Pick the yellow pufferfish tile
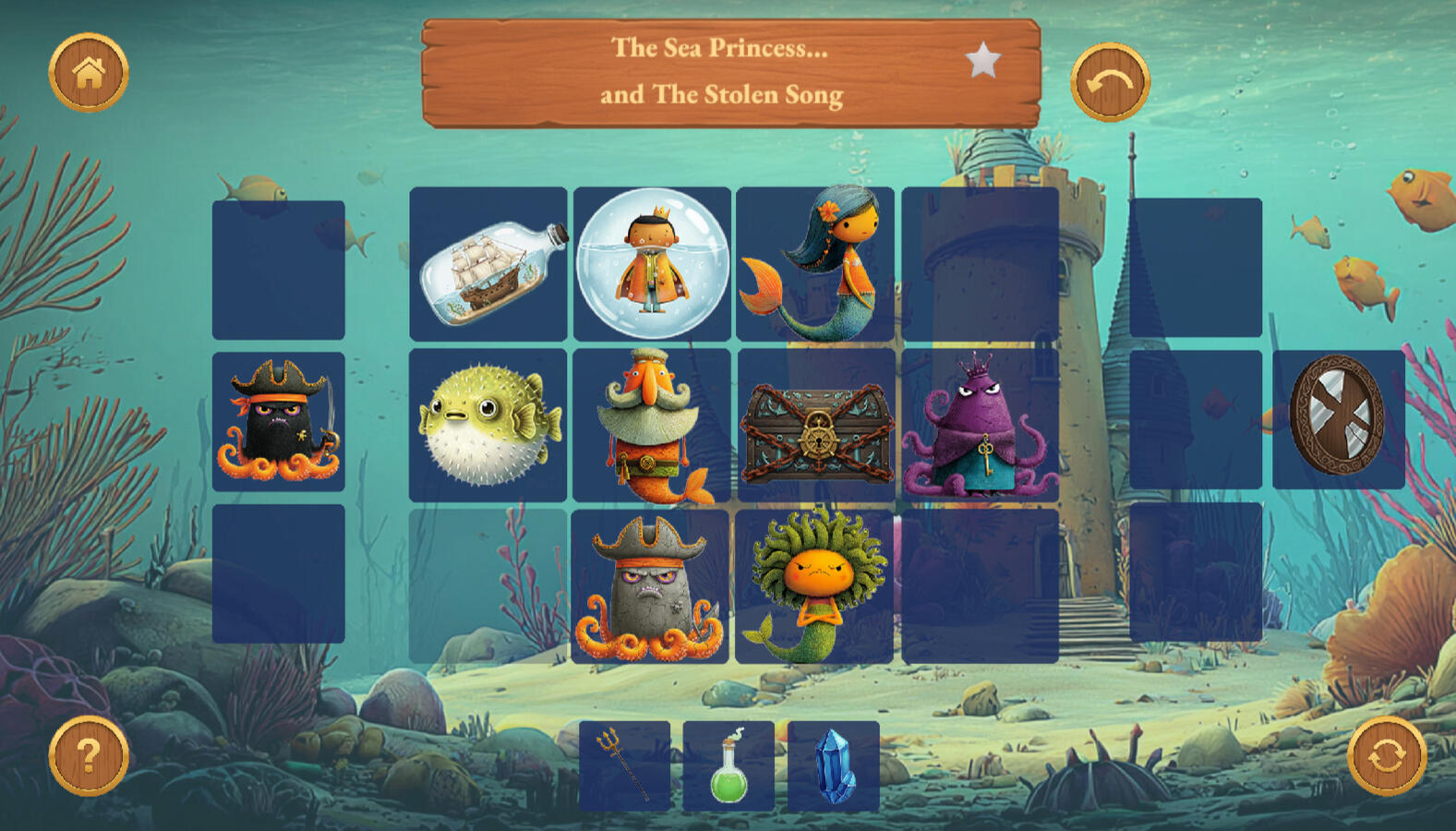Screen dimensions: 1456x831 click(488, 425)
